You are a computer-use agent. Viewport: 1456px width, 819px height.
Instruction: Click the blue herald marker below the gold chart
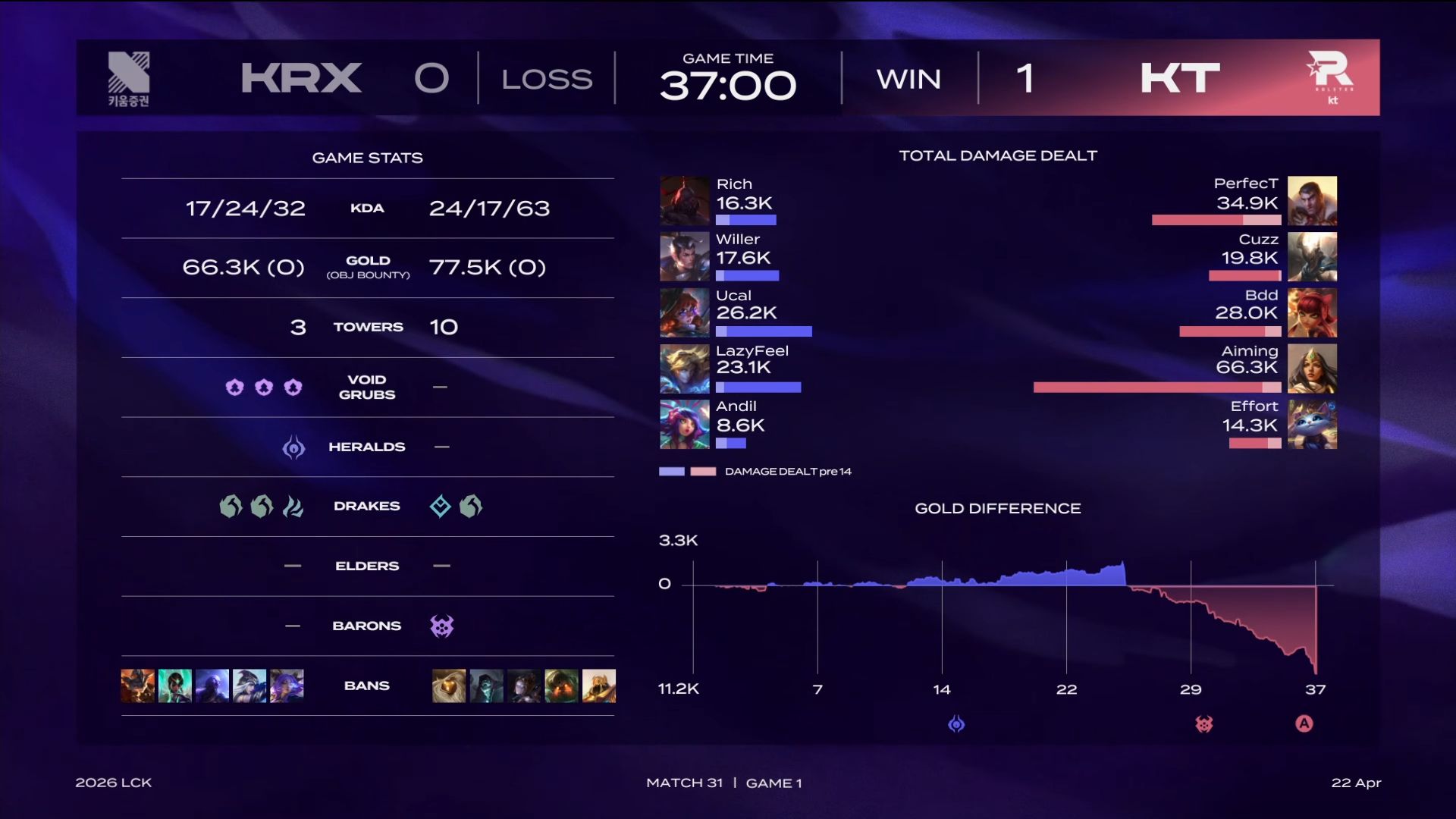958,724
